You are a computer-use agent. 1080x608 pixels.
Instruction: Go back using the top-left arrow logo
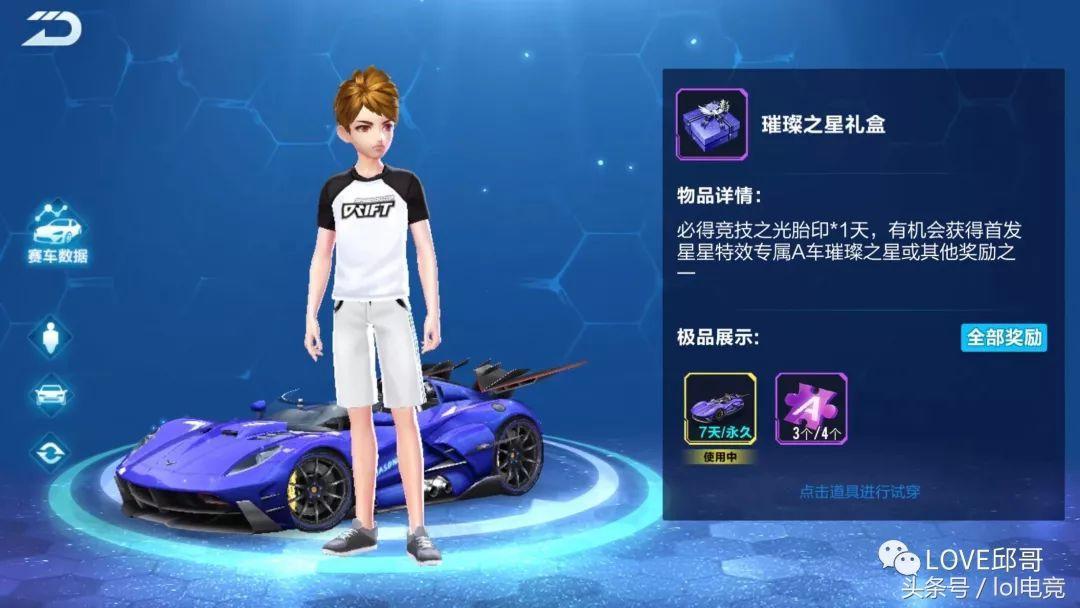pos(50,30)
